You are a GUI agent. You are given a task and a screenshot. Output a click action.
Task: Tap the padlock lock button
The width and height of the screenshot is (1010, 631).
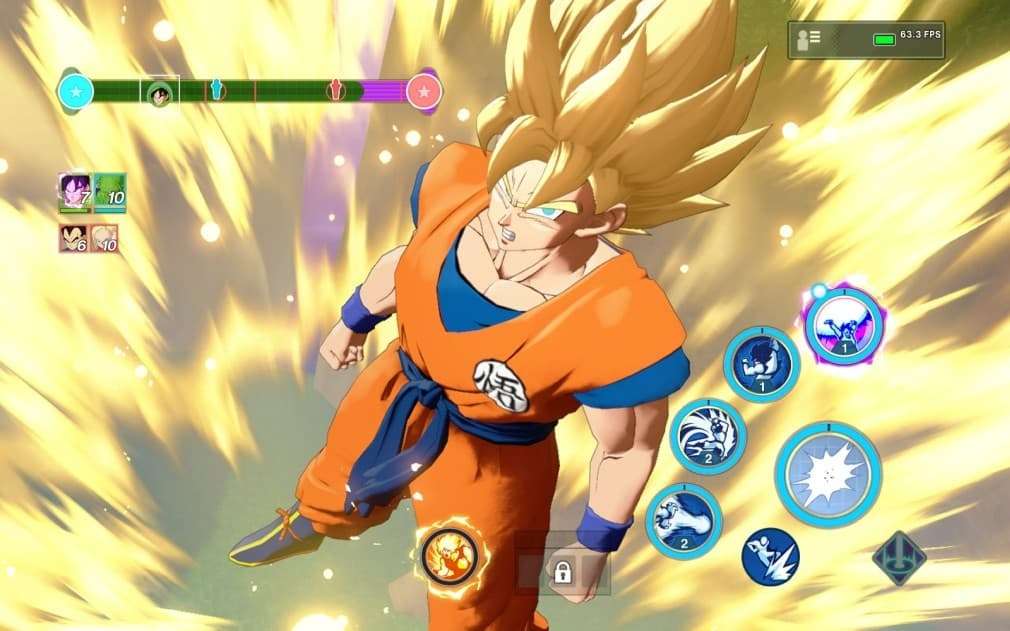(x=562, y=572)
